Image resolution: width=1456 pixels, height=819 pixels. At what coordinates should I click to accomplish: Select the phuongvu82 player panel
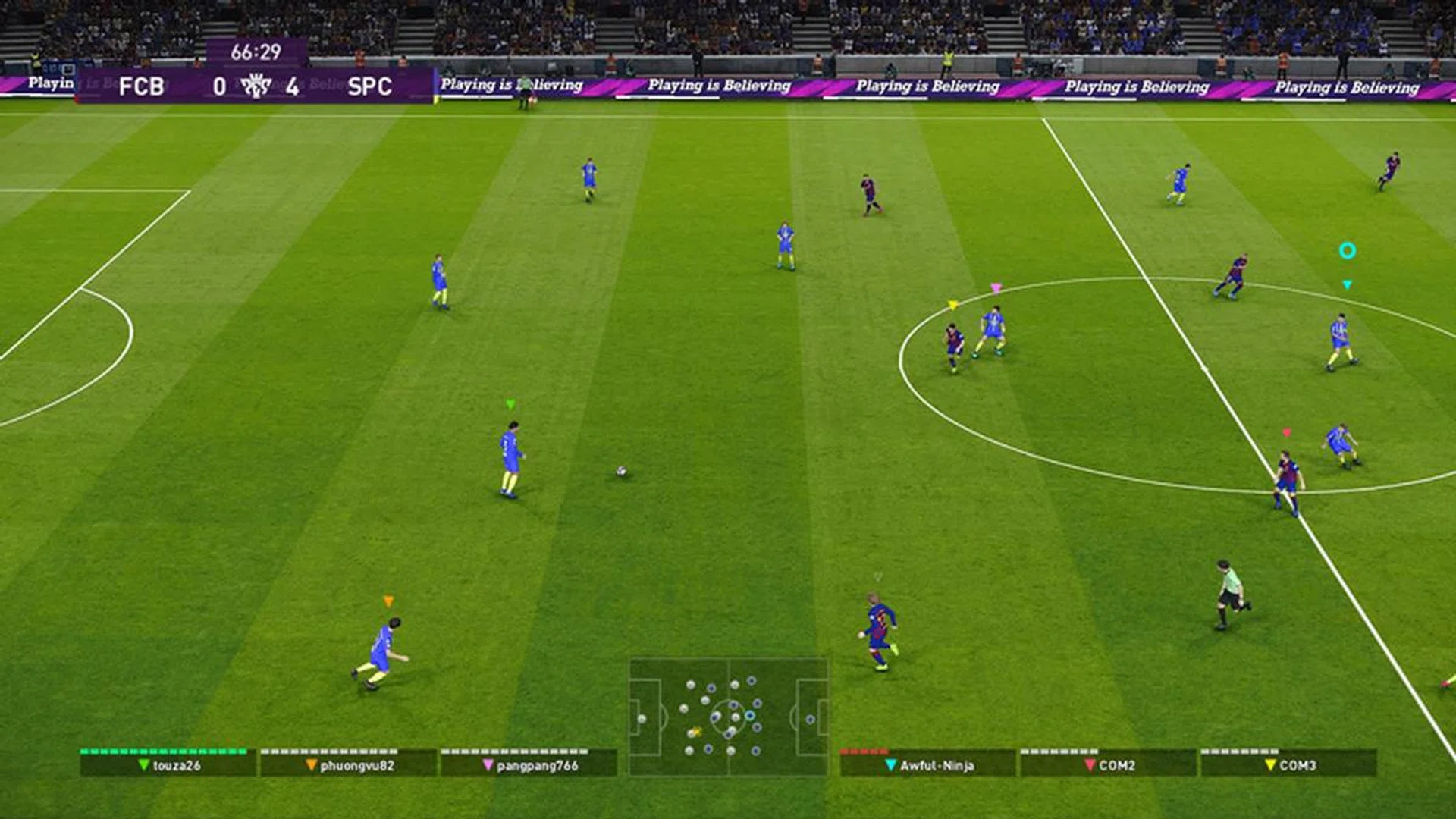[x=348, y=764]
